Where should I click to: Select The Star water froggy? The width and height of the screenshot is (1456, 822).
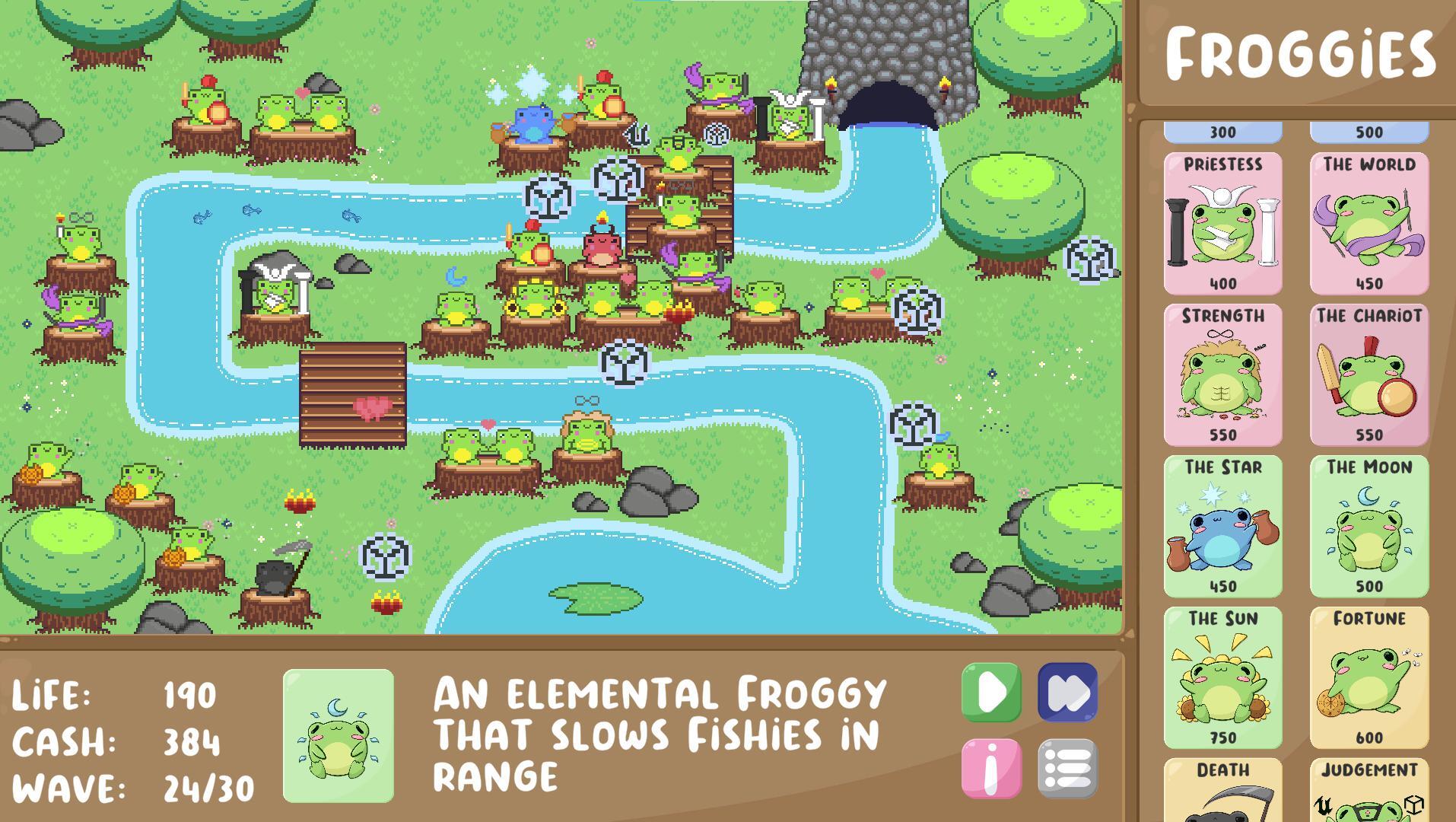click(1222, 525)
